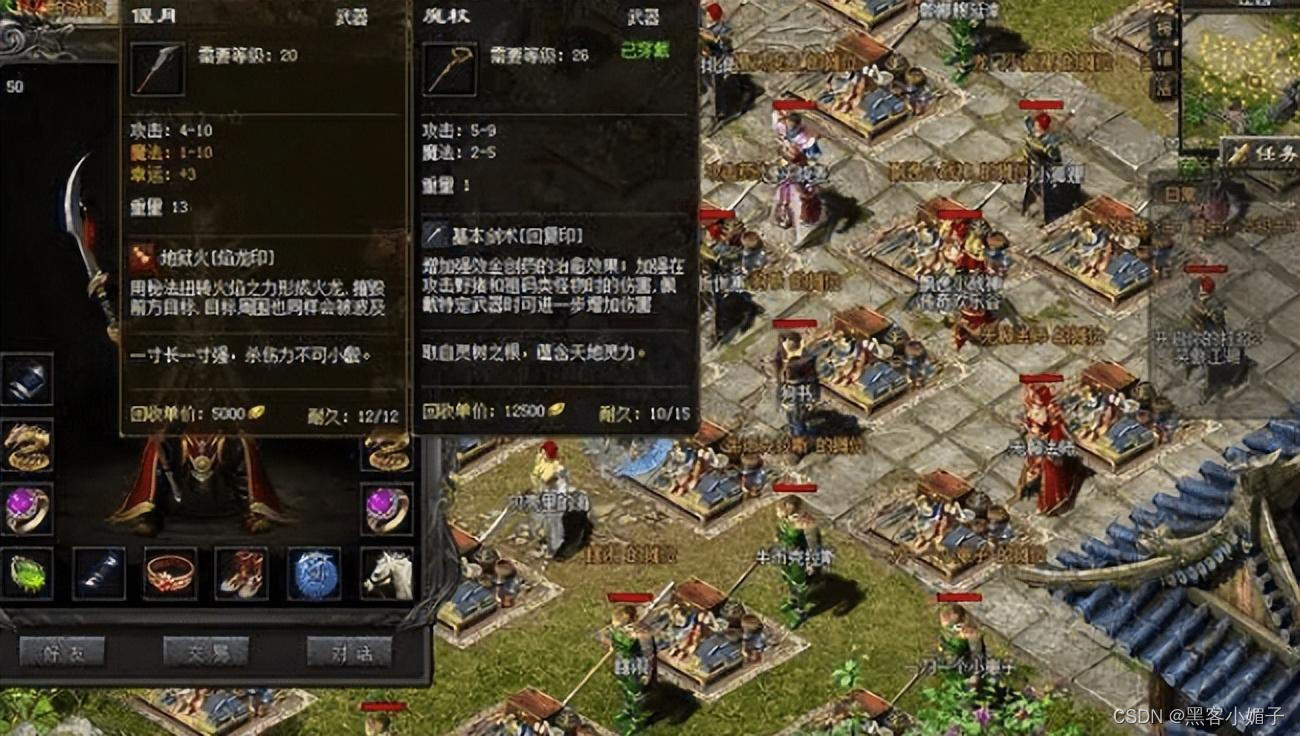Select the blue medal item icon
This screenshot has height=736, width=1300.
(x=313, y=573)
